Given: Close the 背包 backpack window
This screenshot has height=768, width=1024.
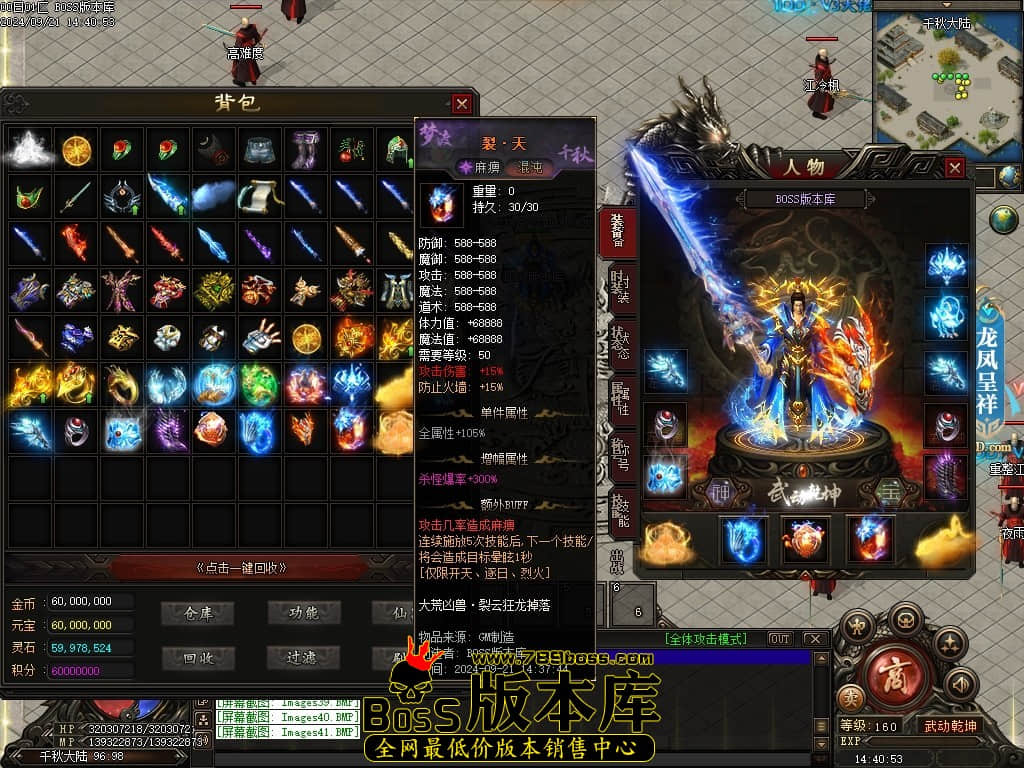Looking at the screenshot, I should (x=461, y=104).
